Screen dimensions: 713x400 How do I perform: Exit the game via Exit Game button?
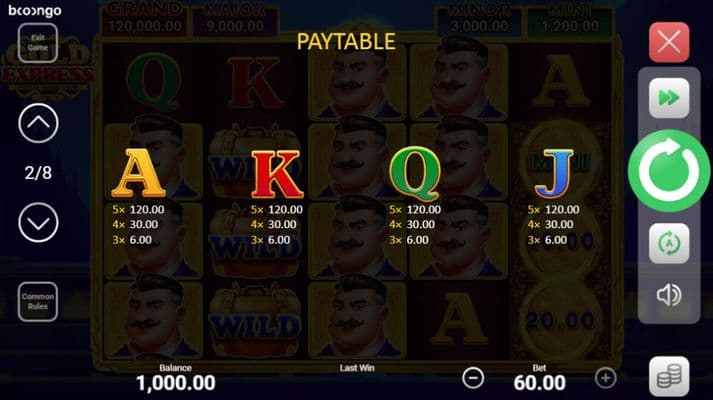(39, 43)
